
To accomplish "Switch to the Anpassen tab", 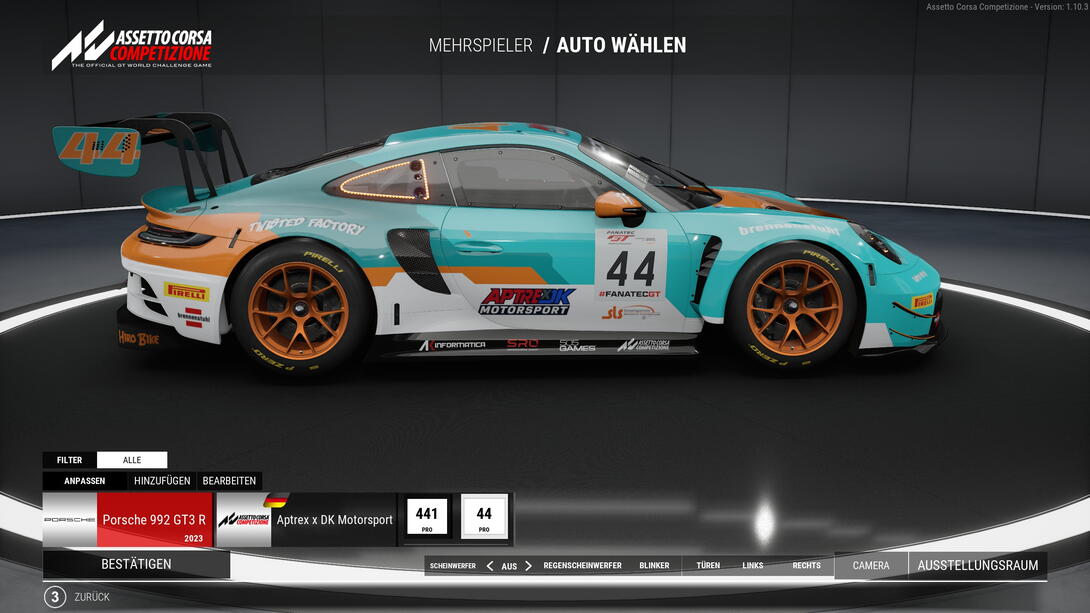I will [x=85, y=481].
